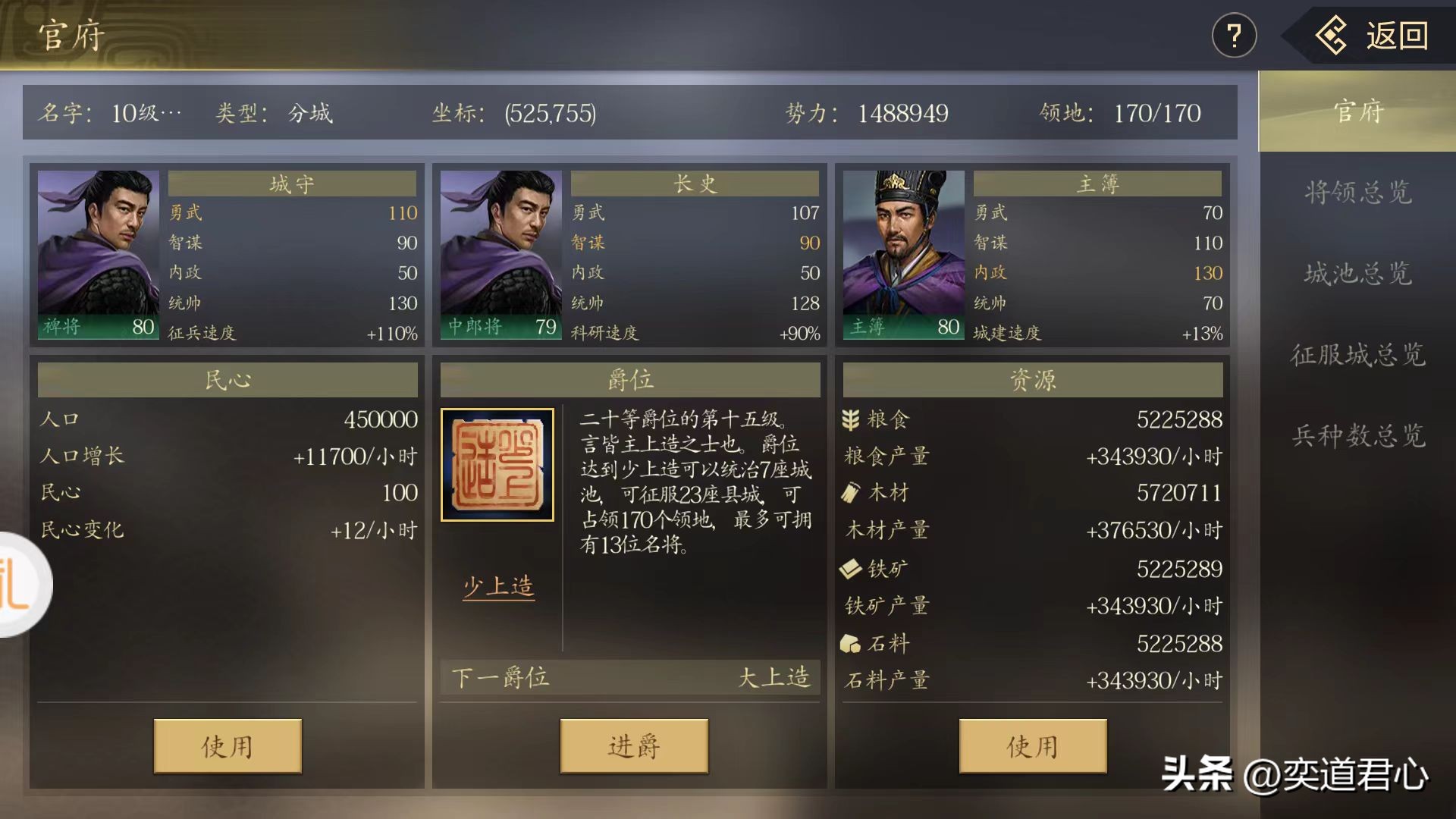
Task: Open the 兵种数总览 panel
Action: point(1360,438)
